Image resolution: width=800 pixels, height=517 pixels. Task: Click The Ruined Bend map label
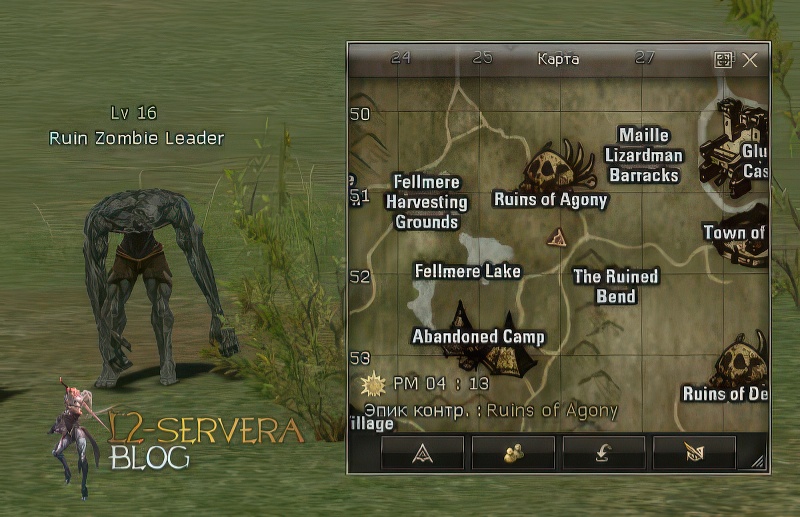click(615, 286)
